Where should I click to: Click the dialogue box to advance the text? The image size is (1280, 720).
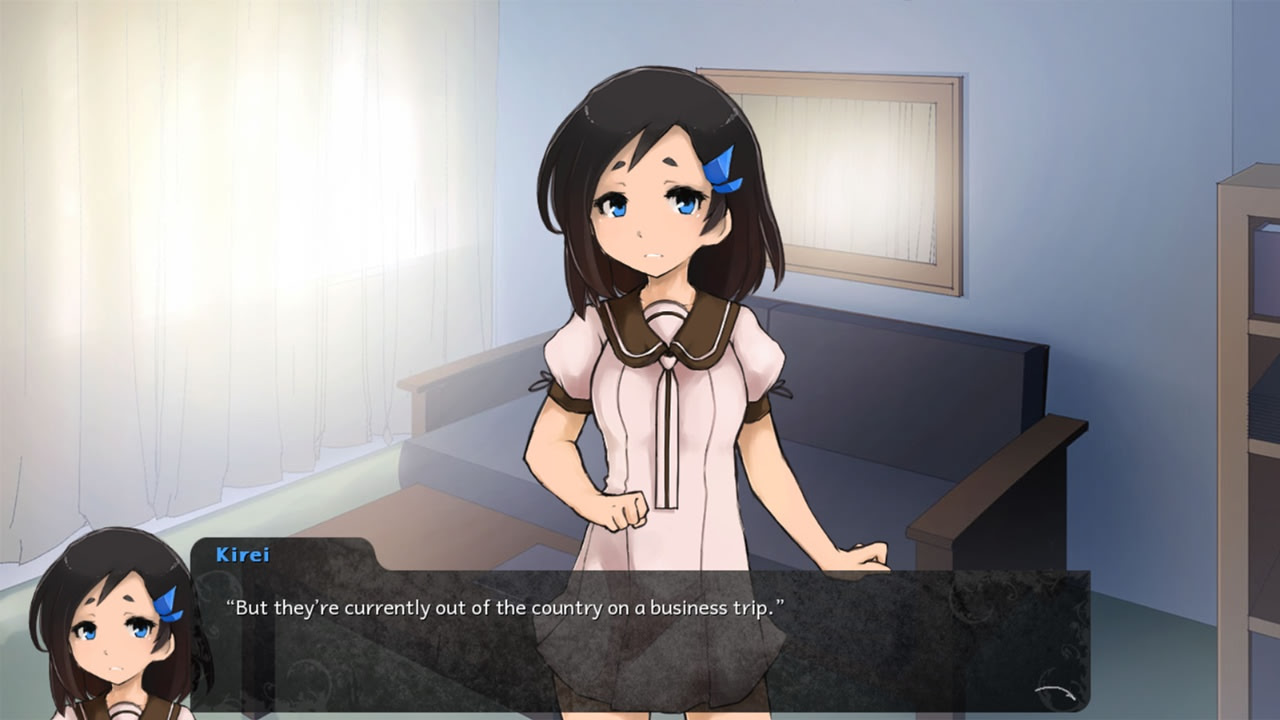click(640, 640)
